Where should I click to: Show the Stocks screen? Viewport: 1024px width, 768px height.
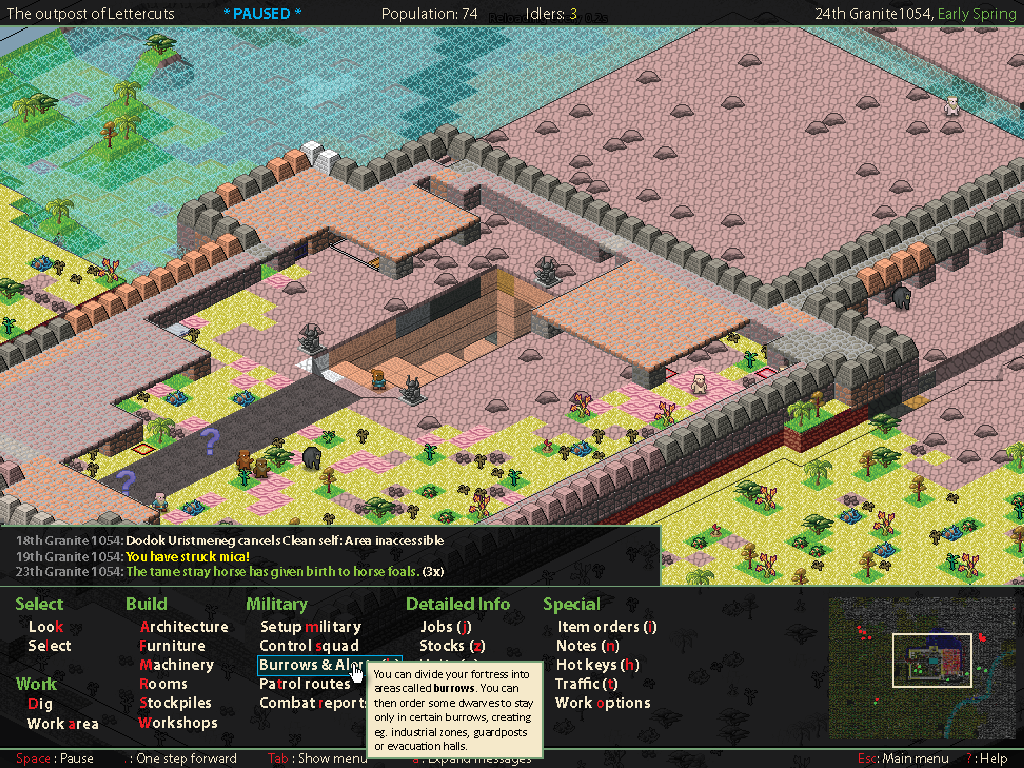tap(452, 646)
